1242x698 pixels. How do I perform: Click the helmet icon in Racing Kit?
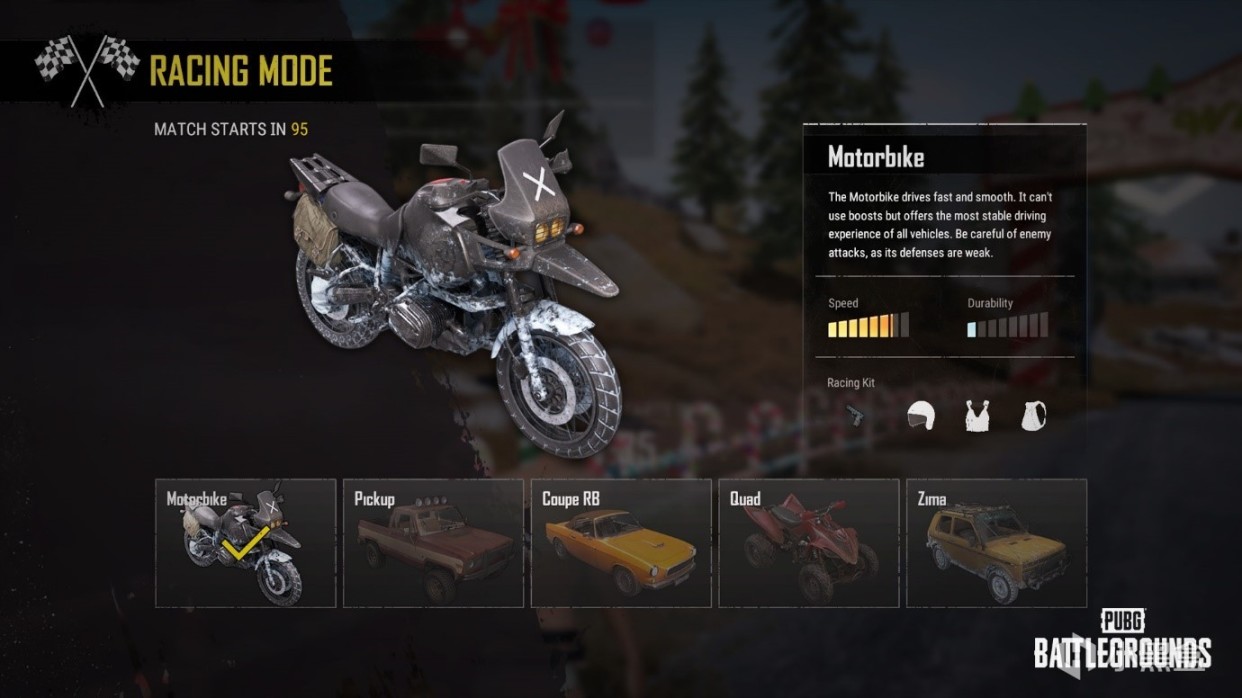pos(920,415)
